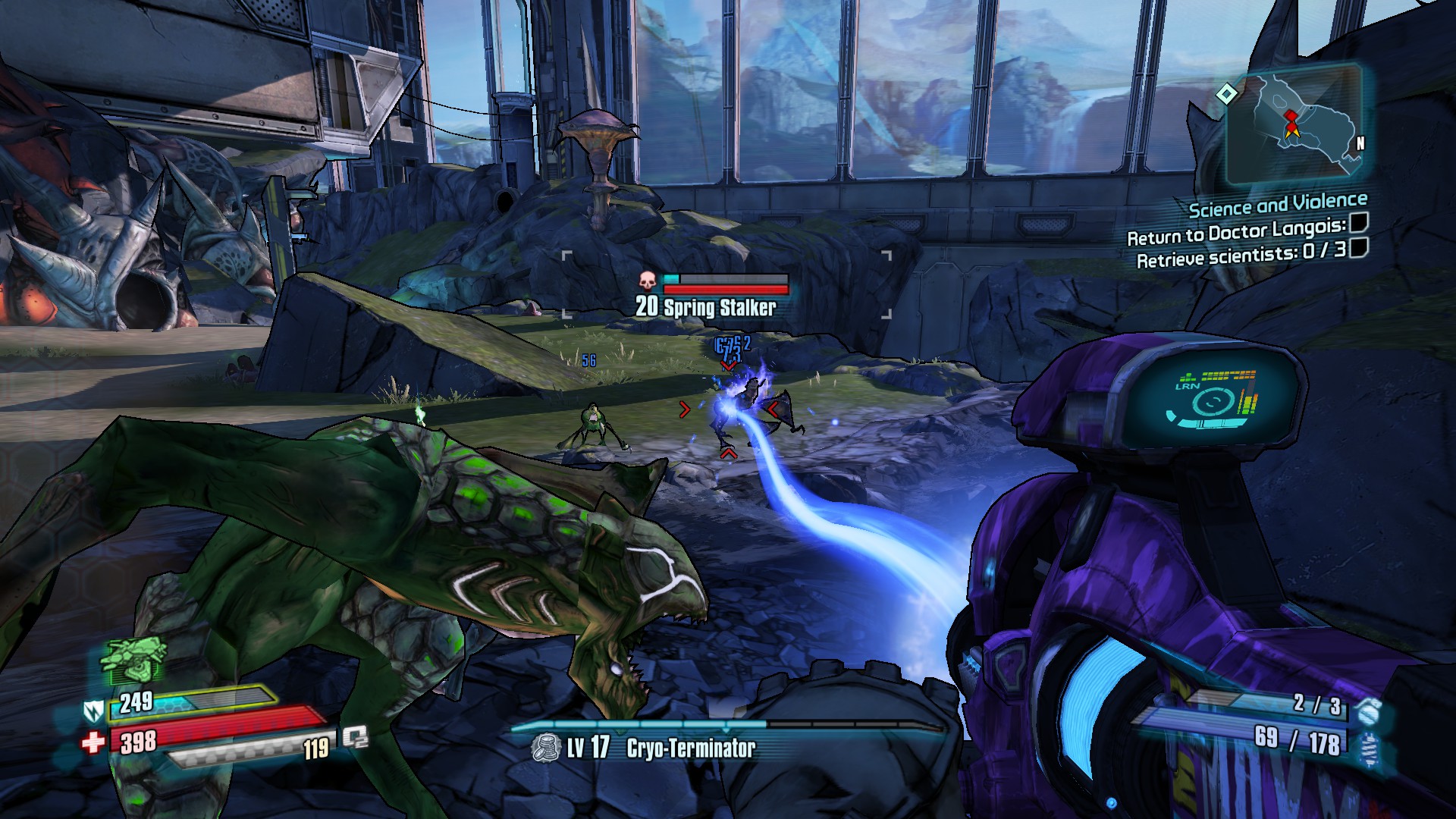Tick the Retrieve scientists objective checkbox
Viewport: 1456px width, 819px height.
click(1358, 247)
